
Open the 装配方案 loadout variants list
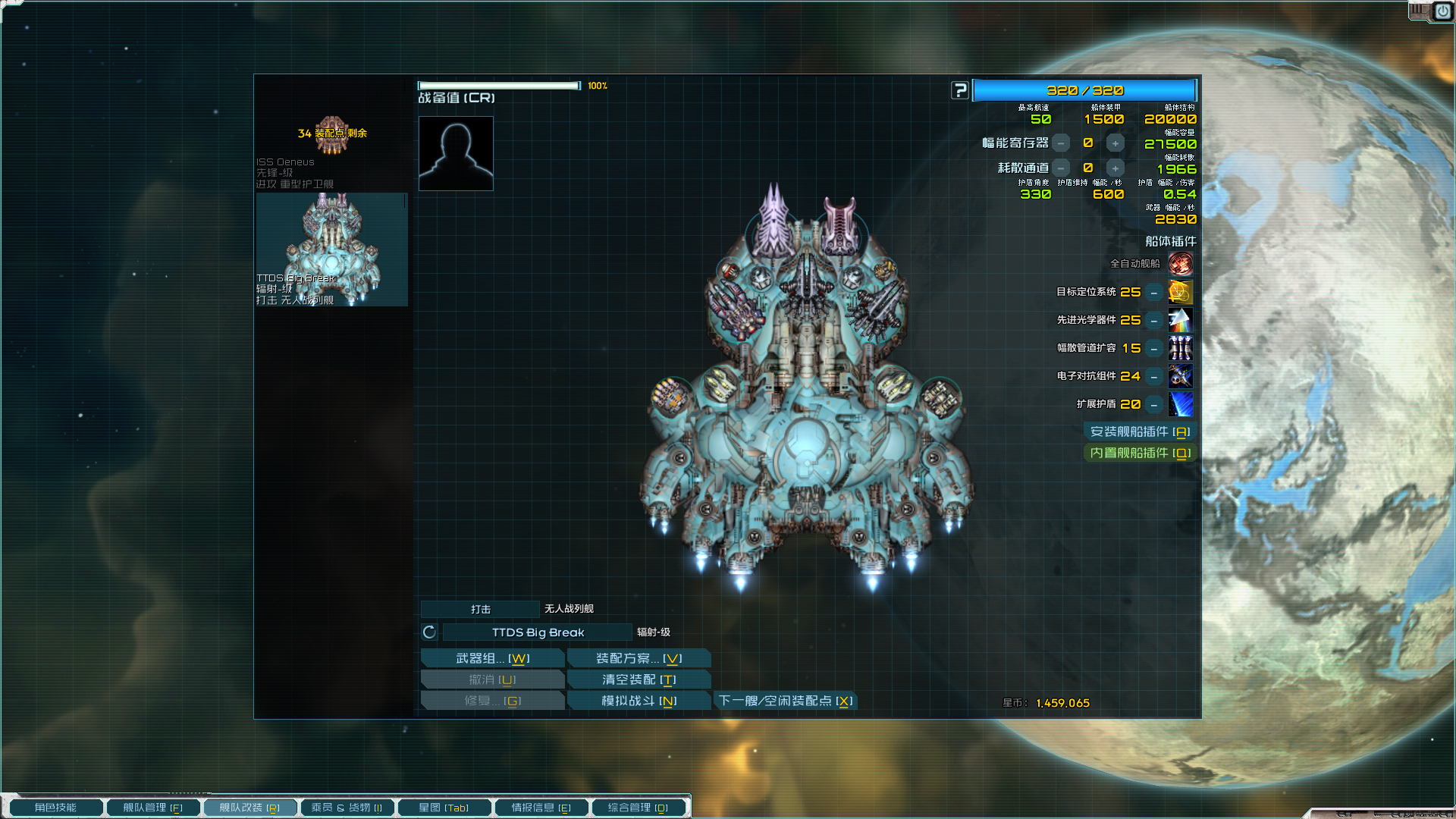[639, 658]
